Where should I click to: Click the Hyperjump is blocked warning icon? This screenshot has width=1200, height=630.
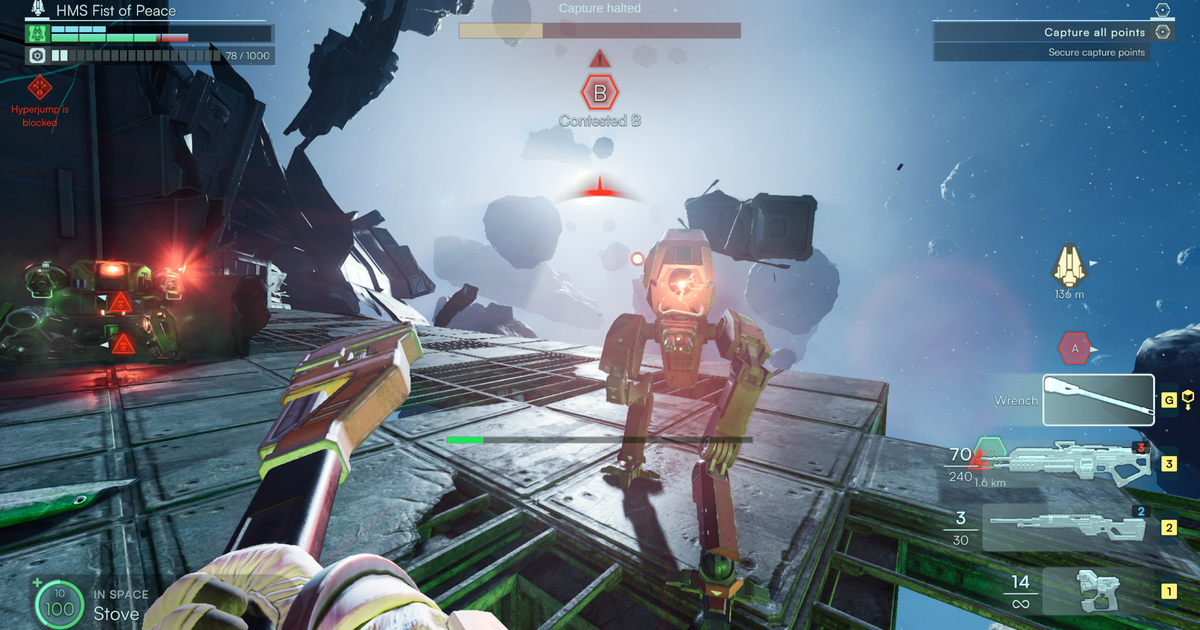click(40, 87)
